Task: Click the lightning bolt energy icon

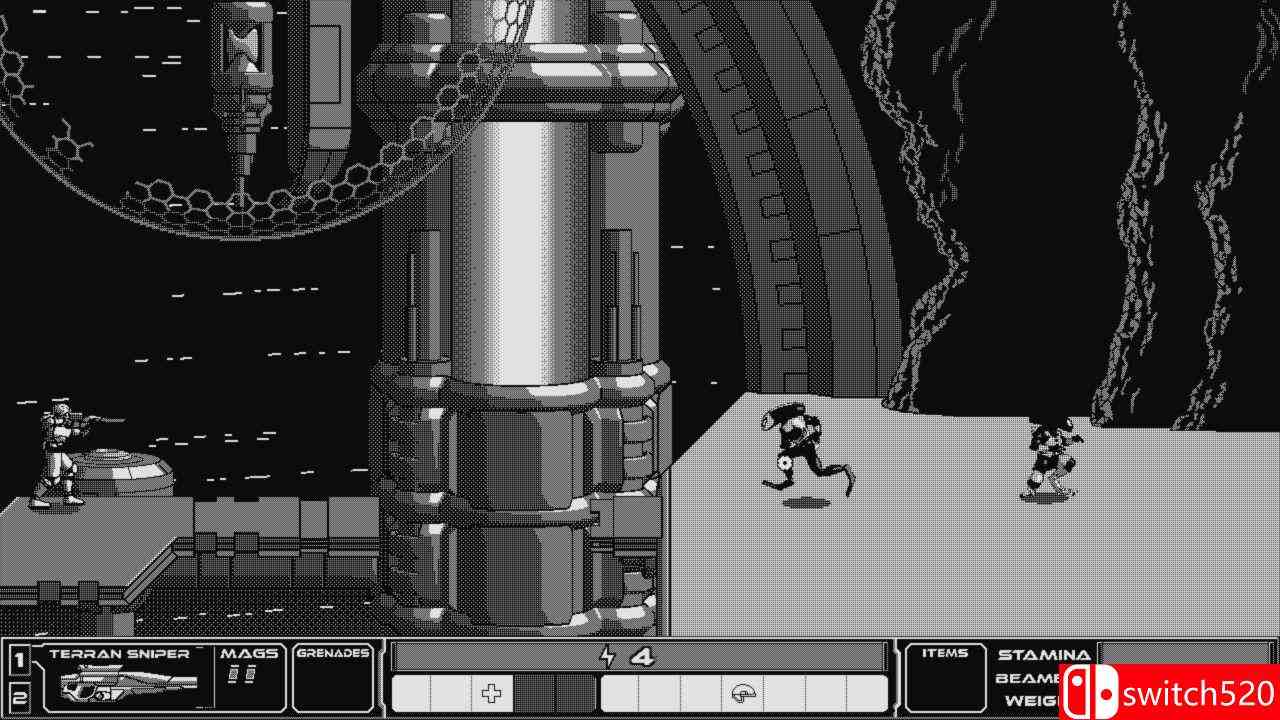Action: (x=609, y=655)
